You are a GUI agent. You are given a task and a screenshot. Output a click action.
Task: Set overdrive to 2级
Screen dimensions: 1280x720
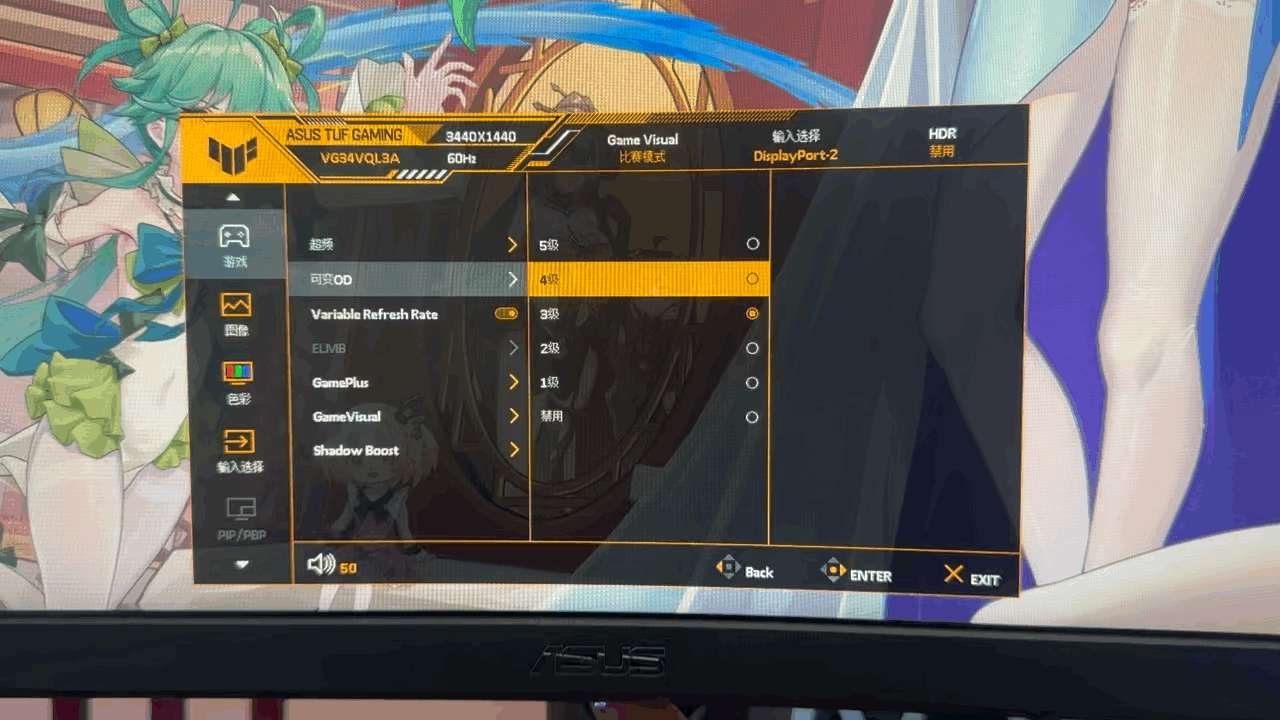[650, 348]
